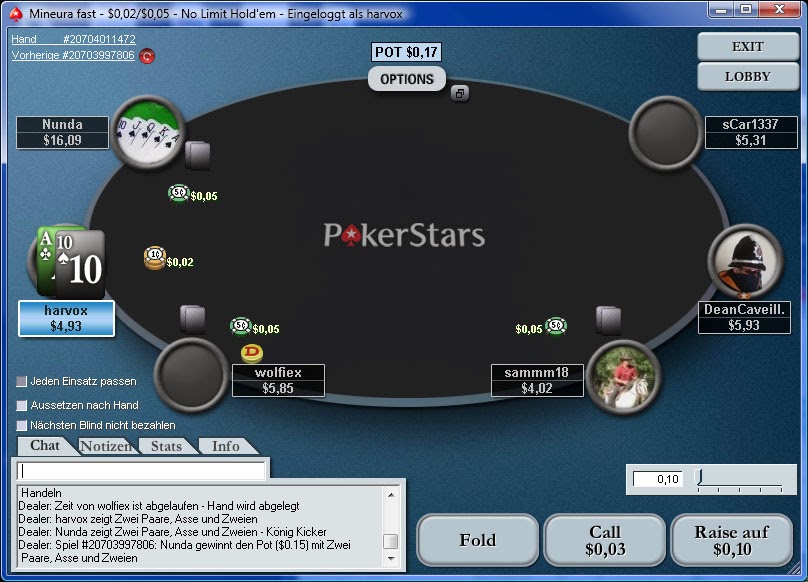Click the red replay icon beside previous hand

tap(147, 56)
